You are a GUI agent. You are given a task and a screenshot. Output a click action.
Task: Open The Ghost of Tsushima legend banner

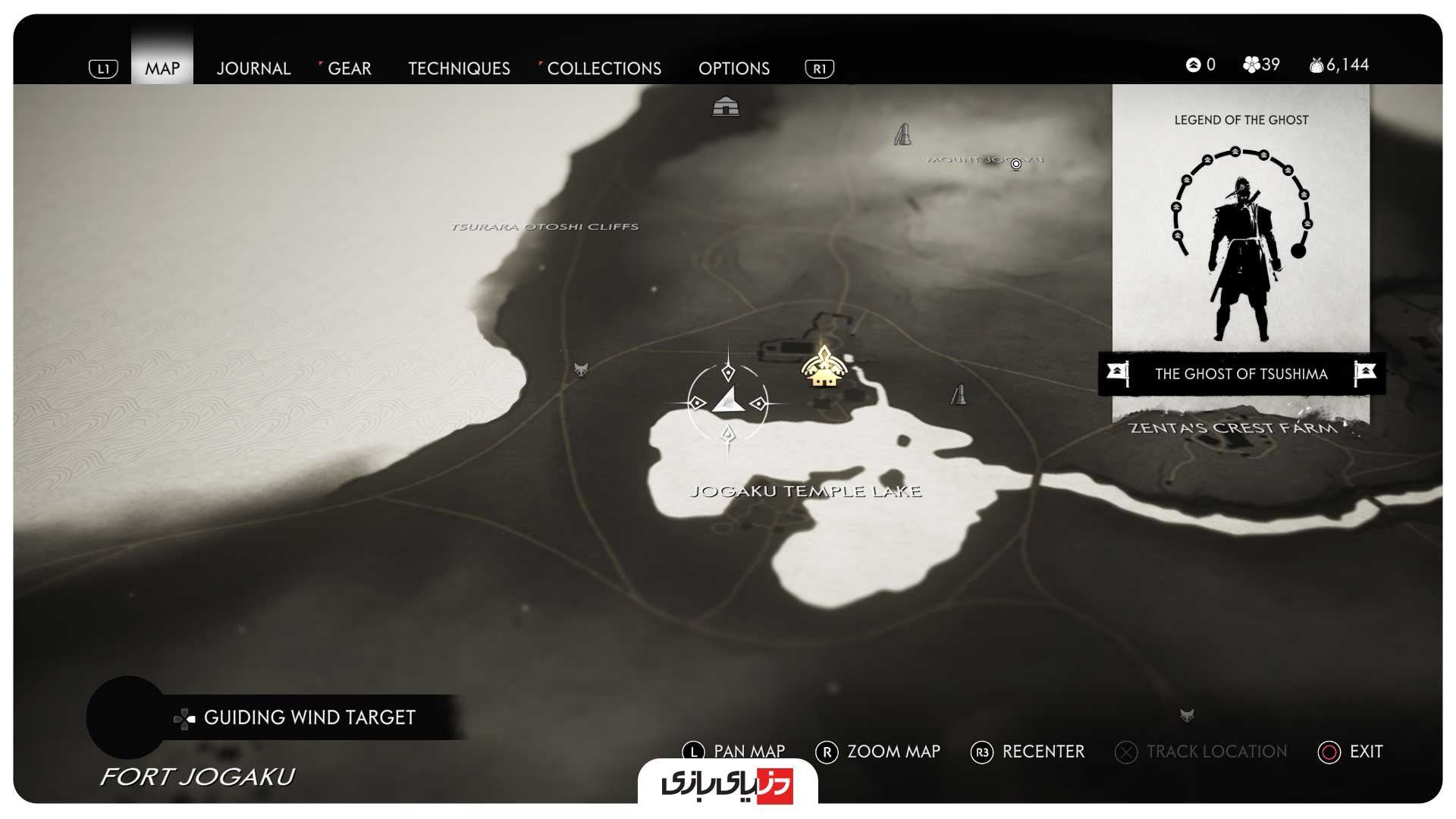1241,373
